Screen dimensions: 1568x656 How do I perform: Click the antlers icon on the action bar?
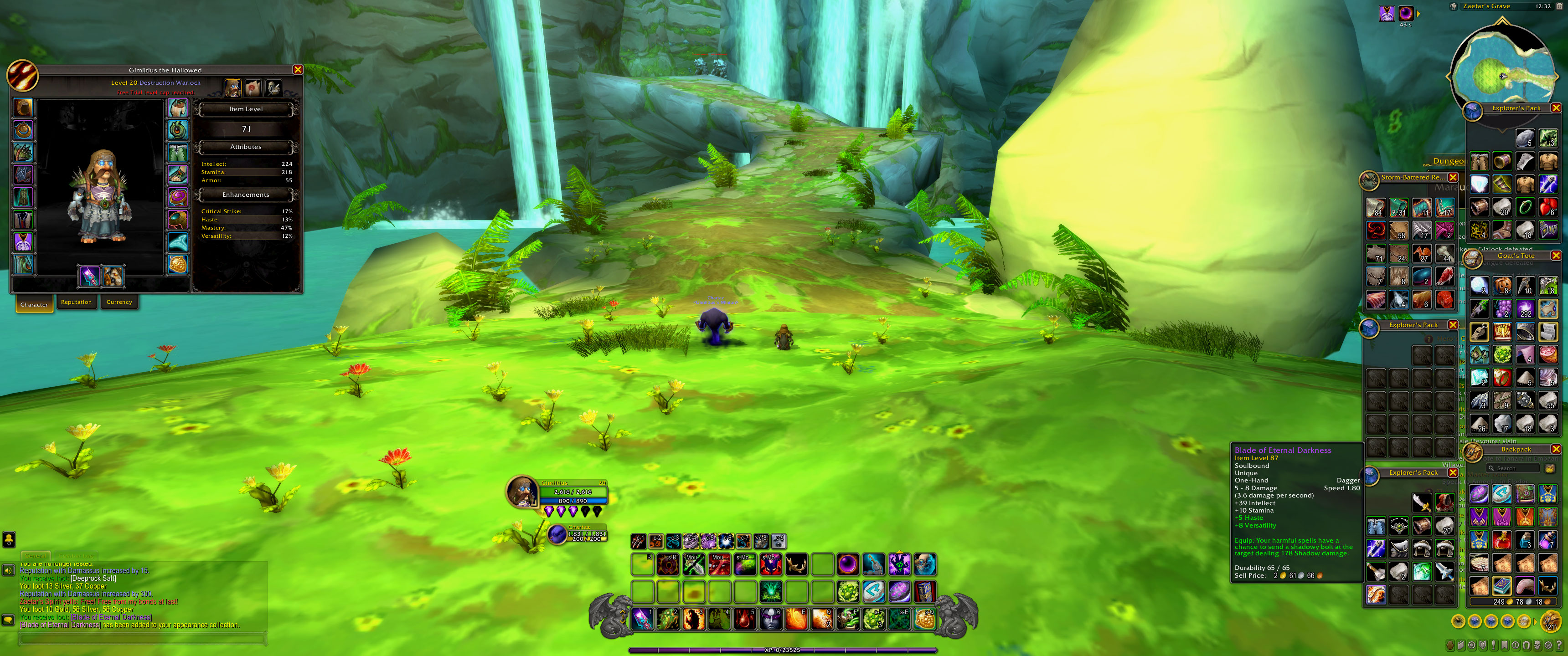pos(796,565)
